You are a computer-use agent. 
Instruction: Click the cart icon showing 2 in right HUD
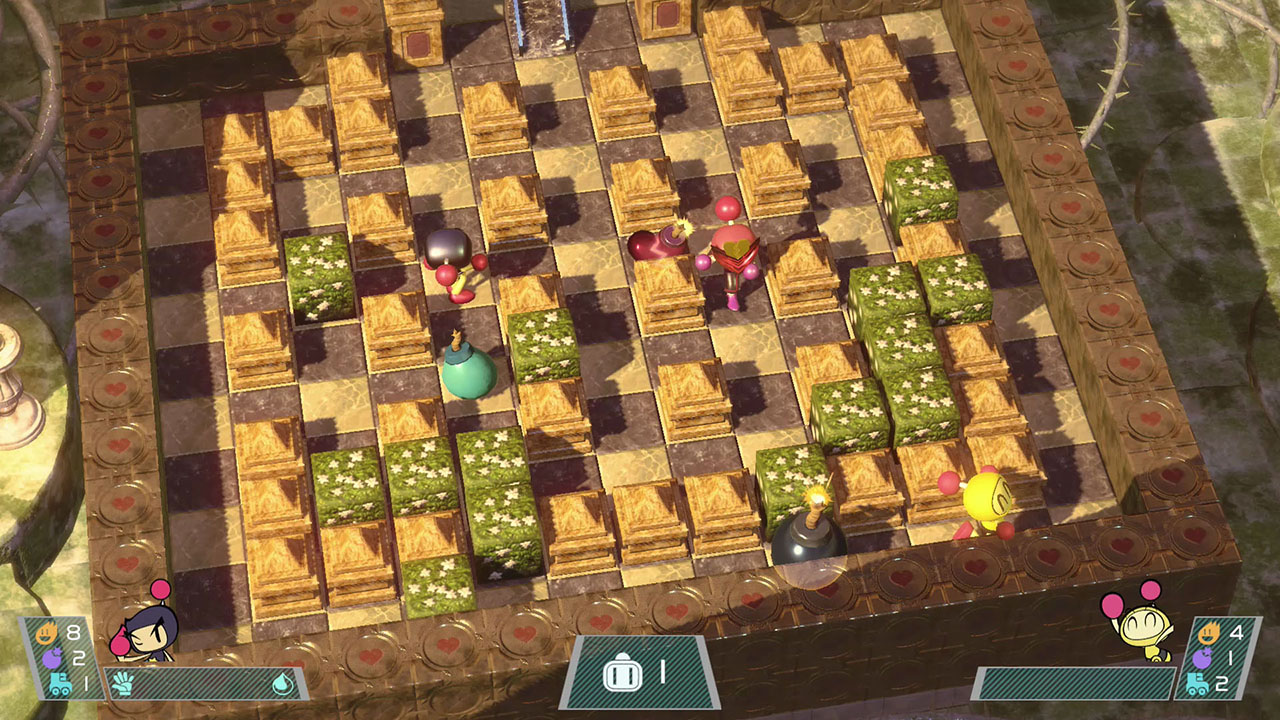[x=1196, y=682]
